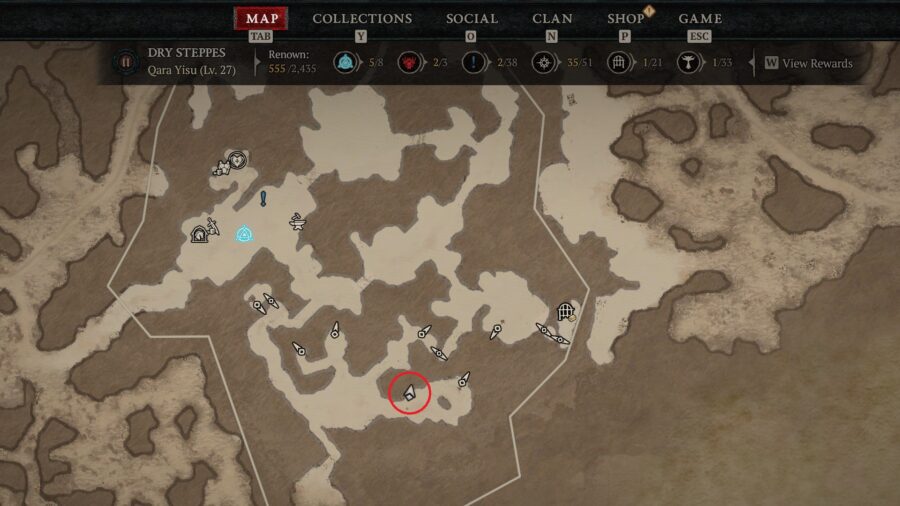Image resolution: width=900 pixels, height=506 pixels.
Task: Click the Dry Steppes region emblem
Action: (x=126, y=62)
